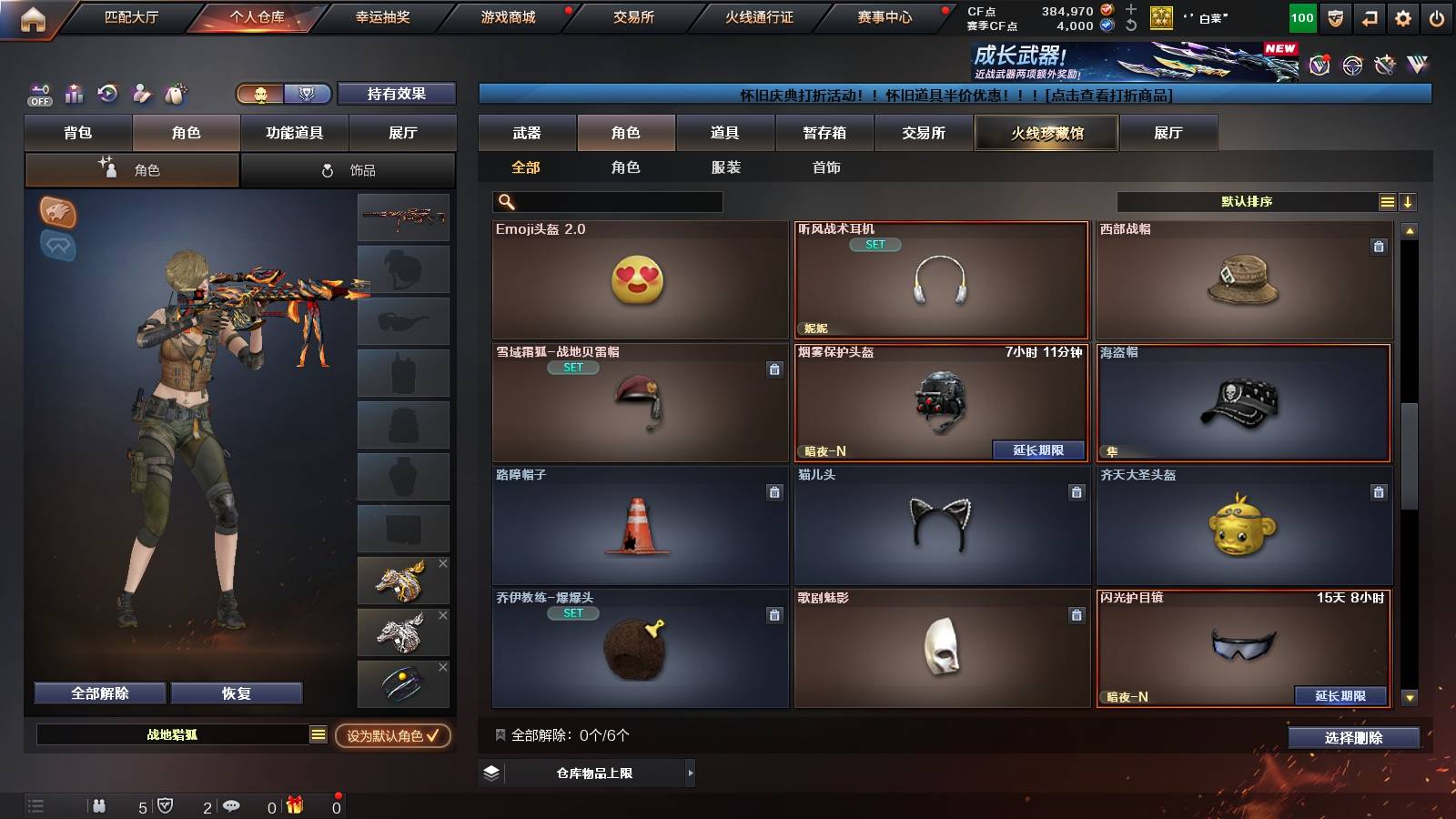The image size is (1456, 819).
Task: Switch to the 火线珍藏馆 tab
Action: coord(1045,133)
